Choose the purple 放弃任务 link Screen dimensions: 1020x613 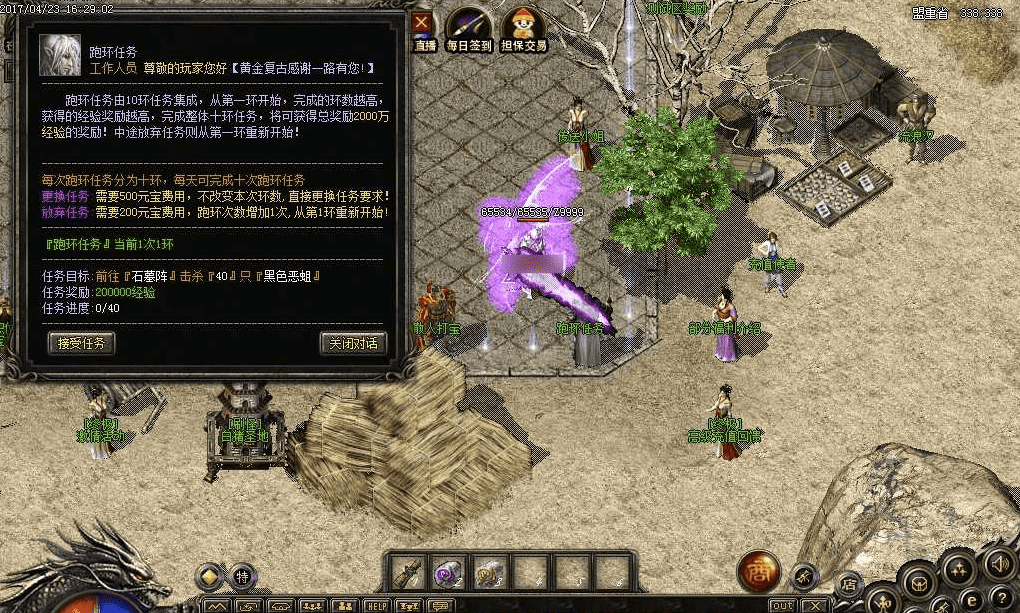pyautogui.click(x=66, y=212)
